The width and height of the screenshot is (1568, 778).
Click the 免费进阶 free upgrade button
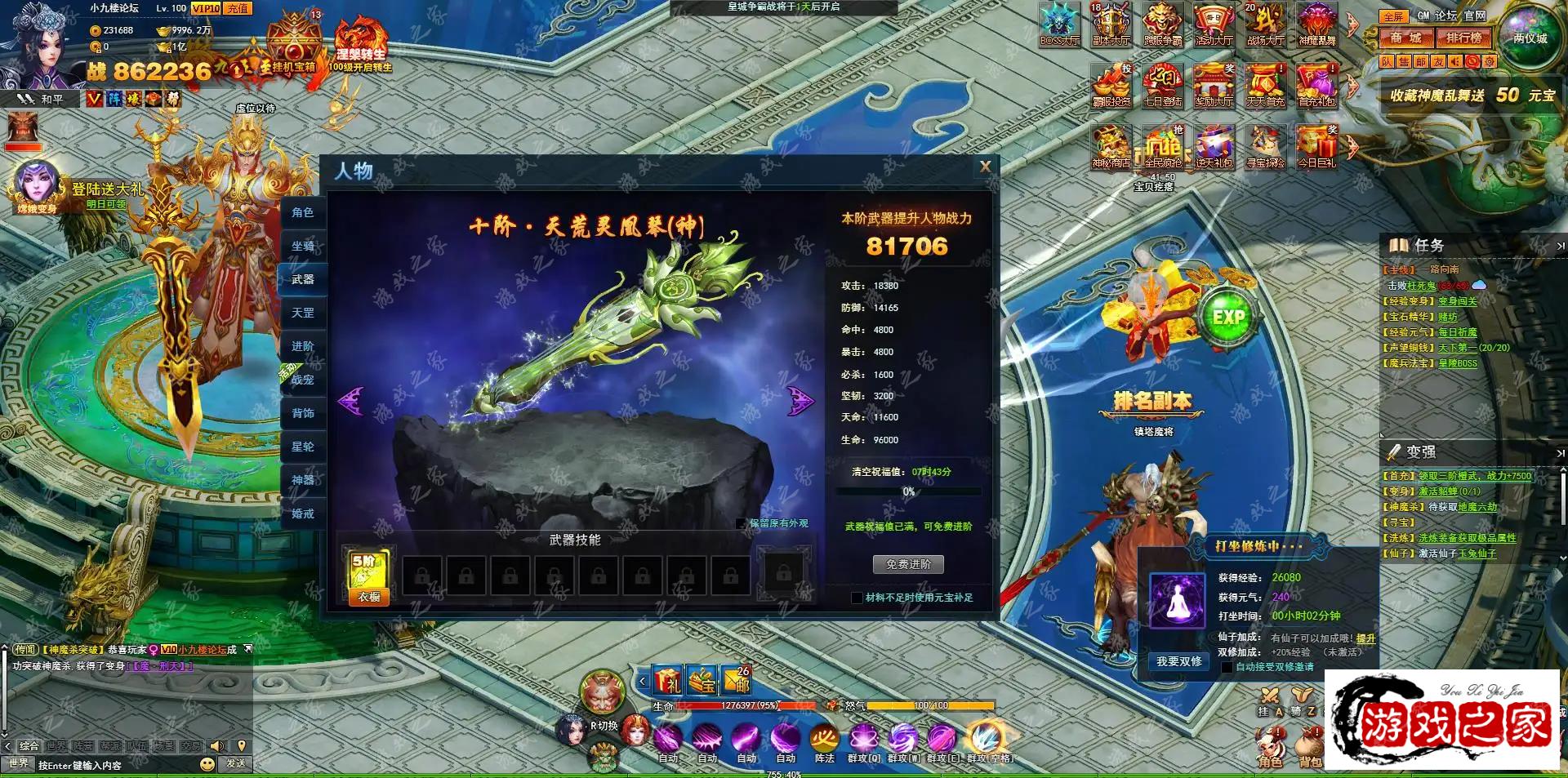pyautogui.click(x=908, y=564)
